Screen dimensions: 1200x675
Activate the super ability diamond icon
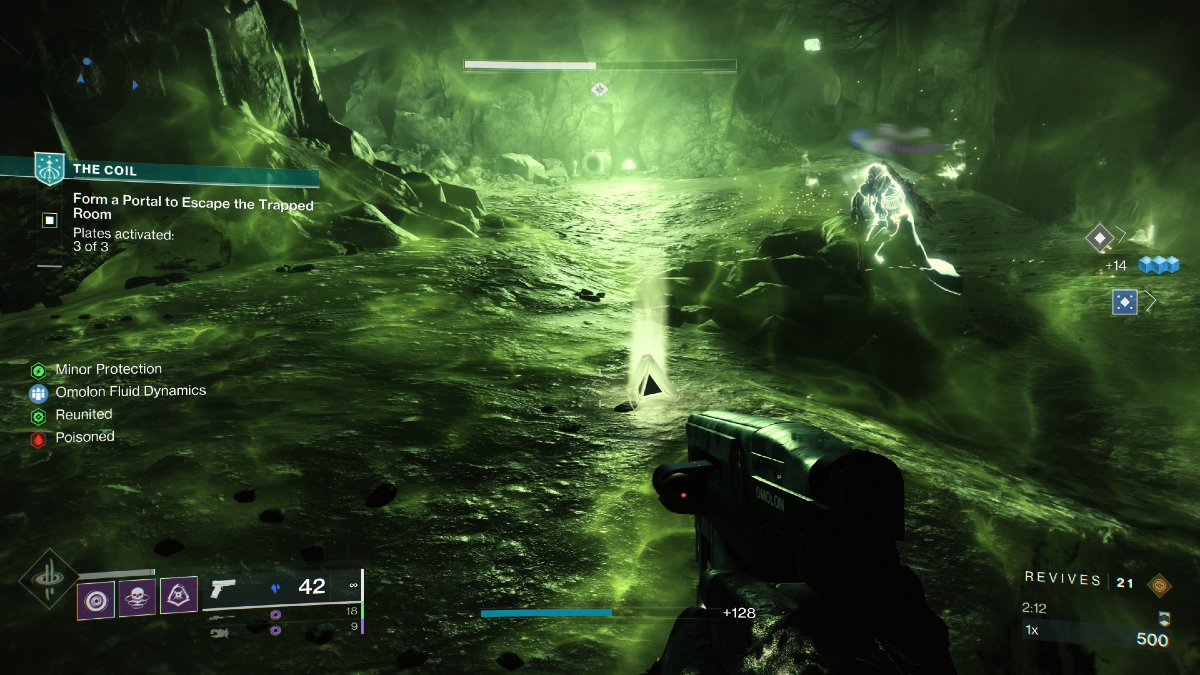[x=46, y=580]
